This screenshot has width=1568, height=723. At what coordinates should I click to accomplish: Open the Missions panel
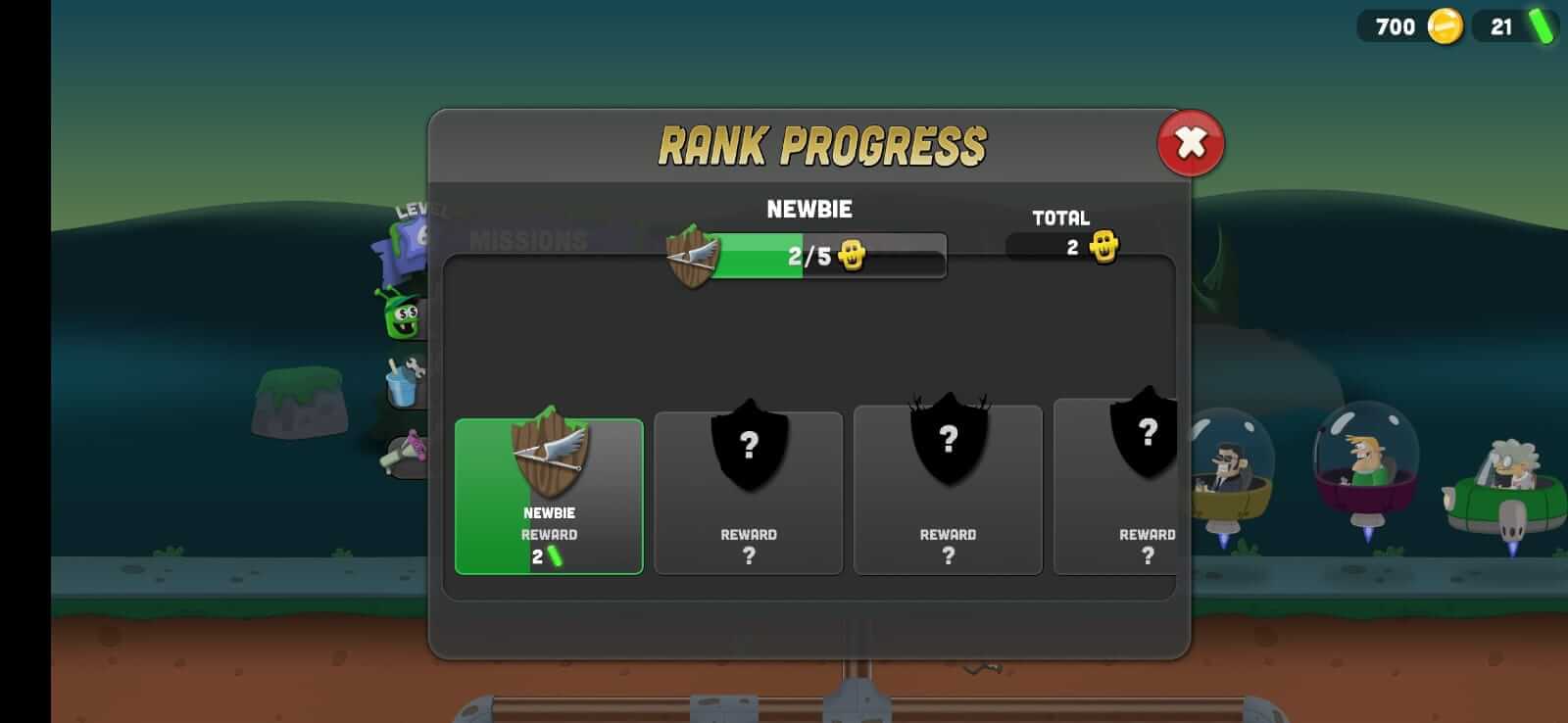tap(529, 240)
